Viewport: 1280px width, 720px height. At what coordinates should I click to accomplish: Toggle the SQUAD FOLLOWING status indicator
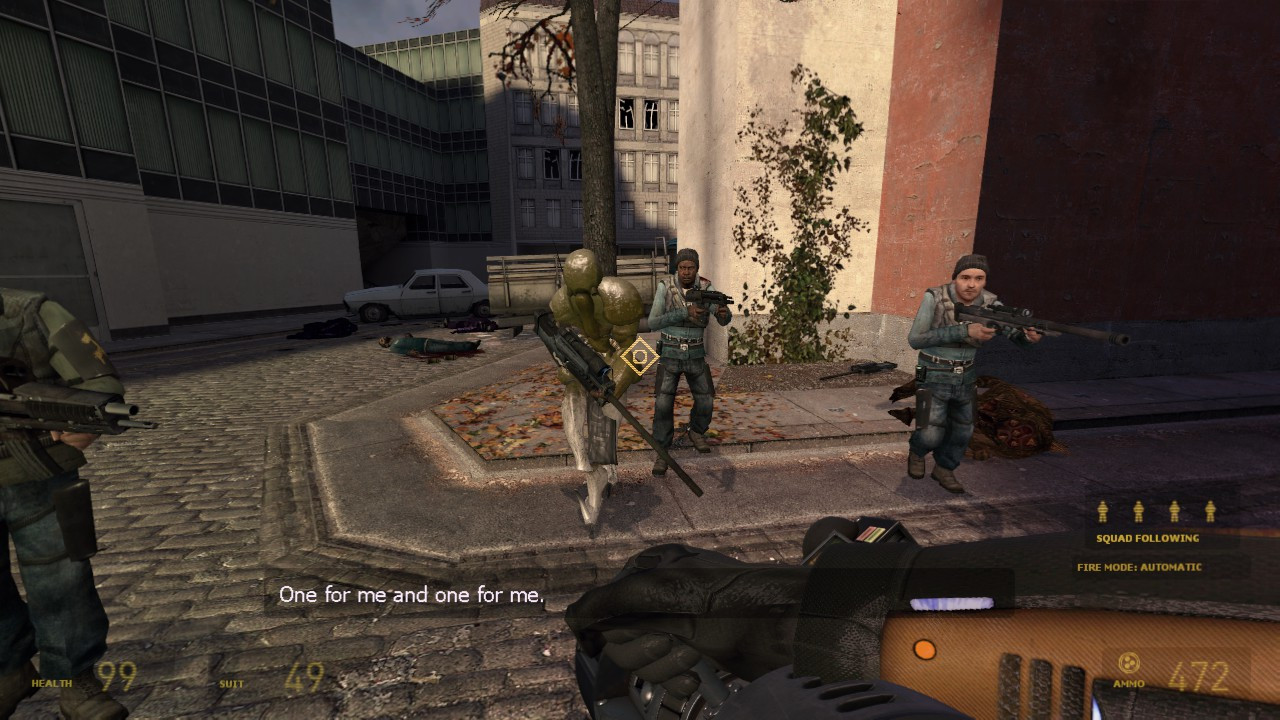coord(1150,537)
